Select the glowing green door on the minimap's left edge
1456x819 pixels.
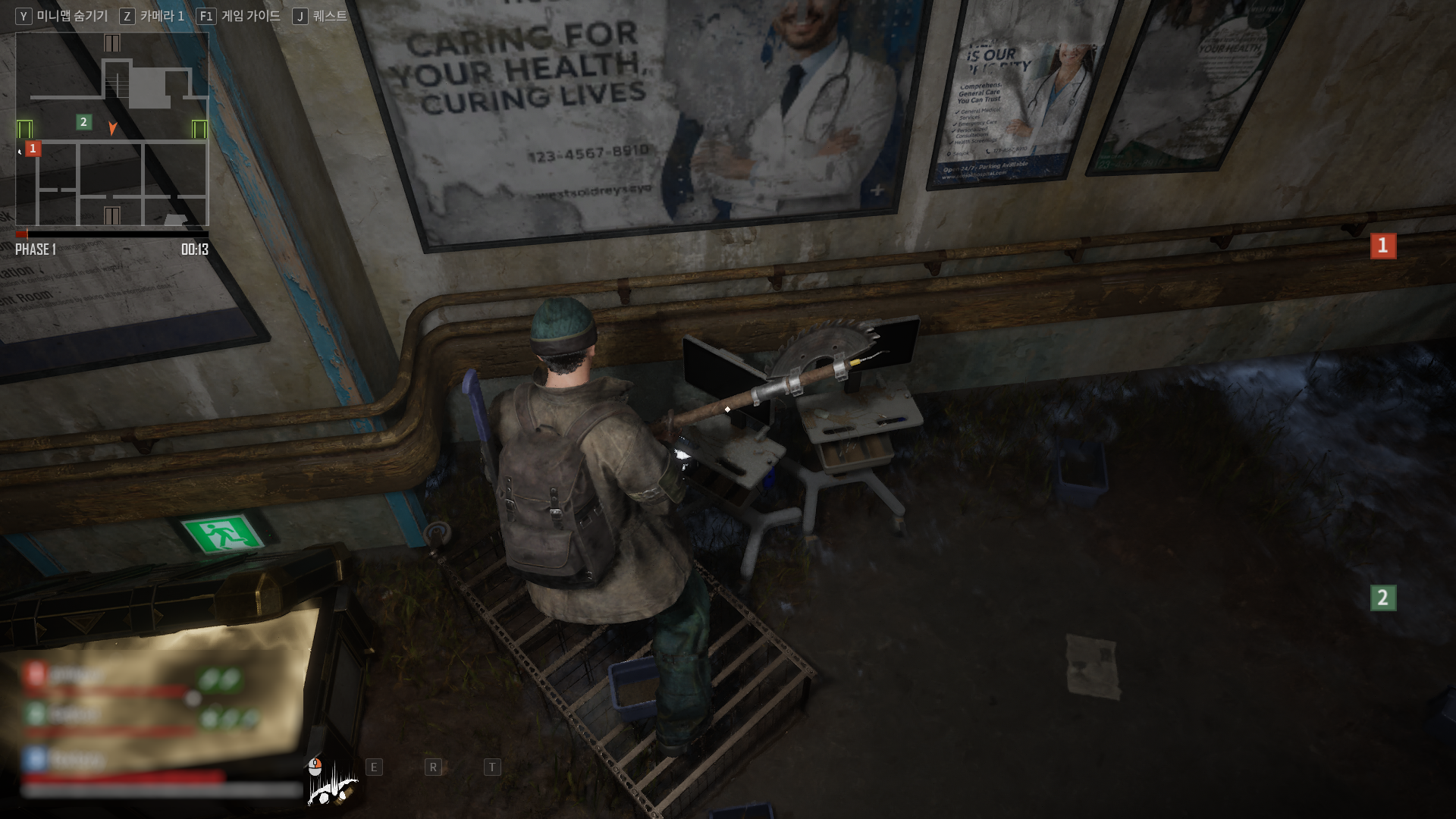point(24,129)
